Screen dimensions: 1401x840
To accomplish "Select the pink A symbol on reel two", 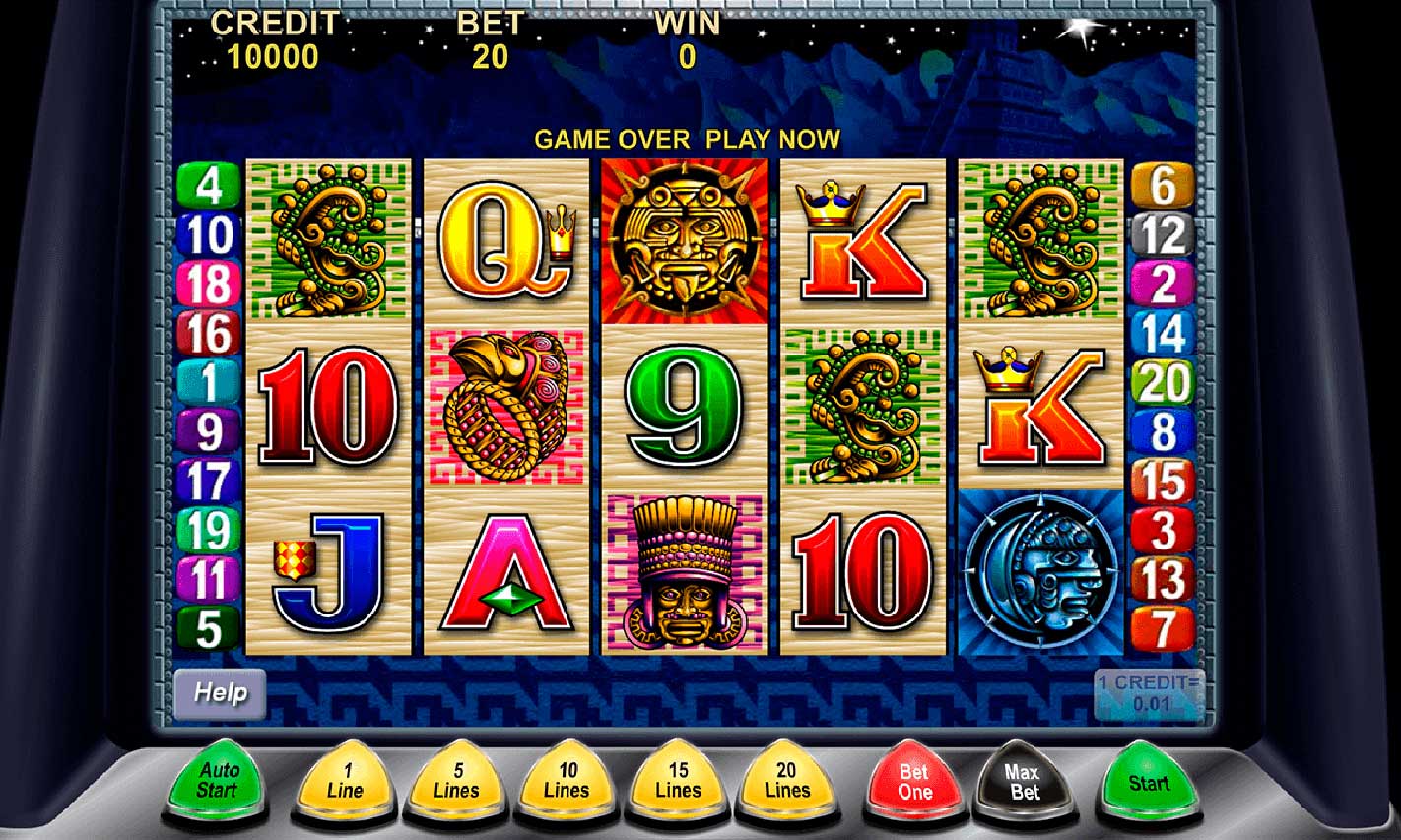I will pyautogui.click(x=506, y=571).
